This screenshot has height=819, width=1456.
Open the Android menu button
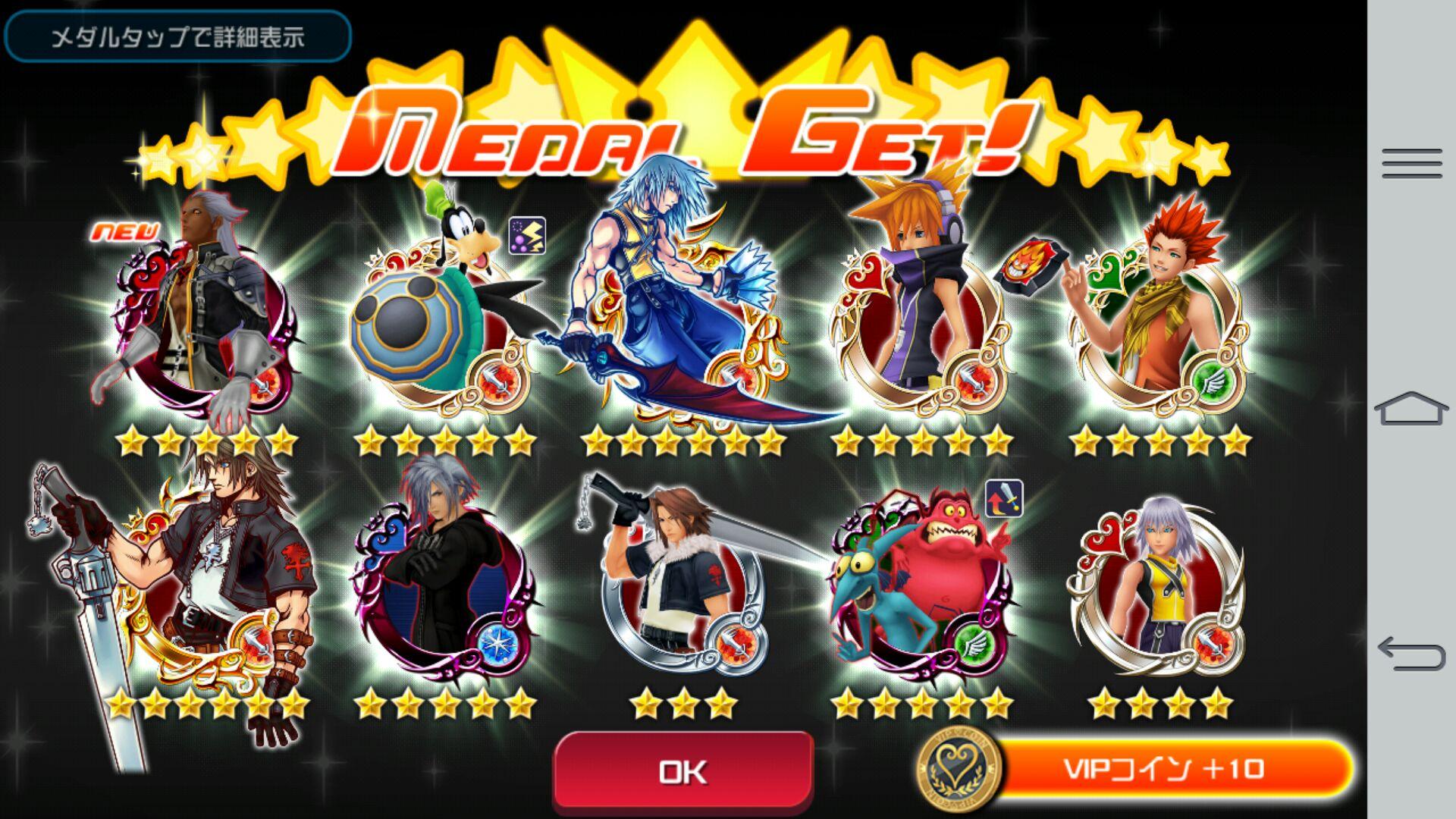point(1411,164)
